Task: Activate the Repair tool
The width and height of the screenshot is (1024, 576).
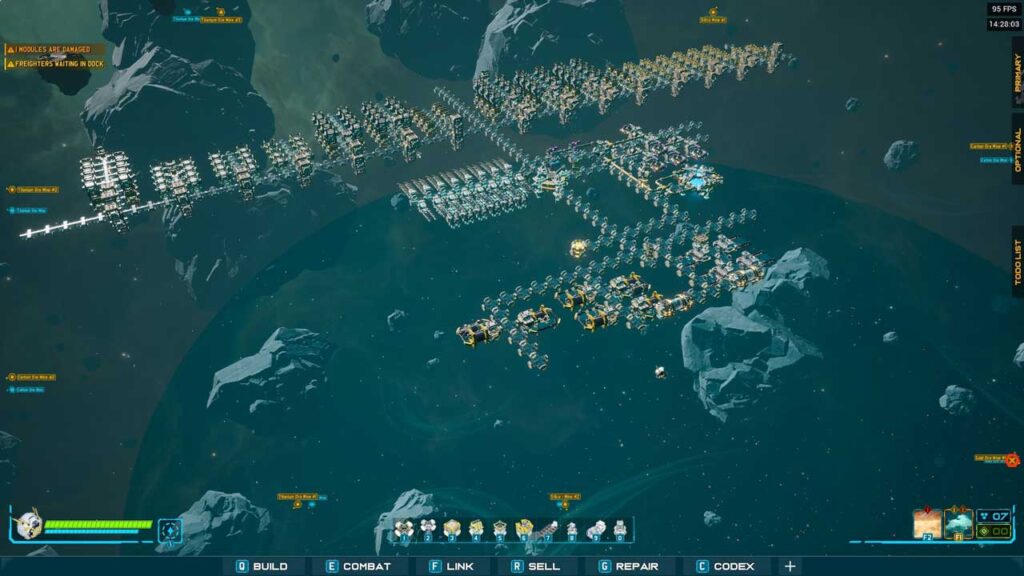Action: pos(628,566)
